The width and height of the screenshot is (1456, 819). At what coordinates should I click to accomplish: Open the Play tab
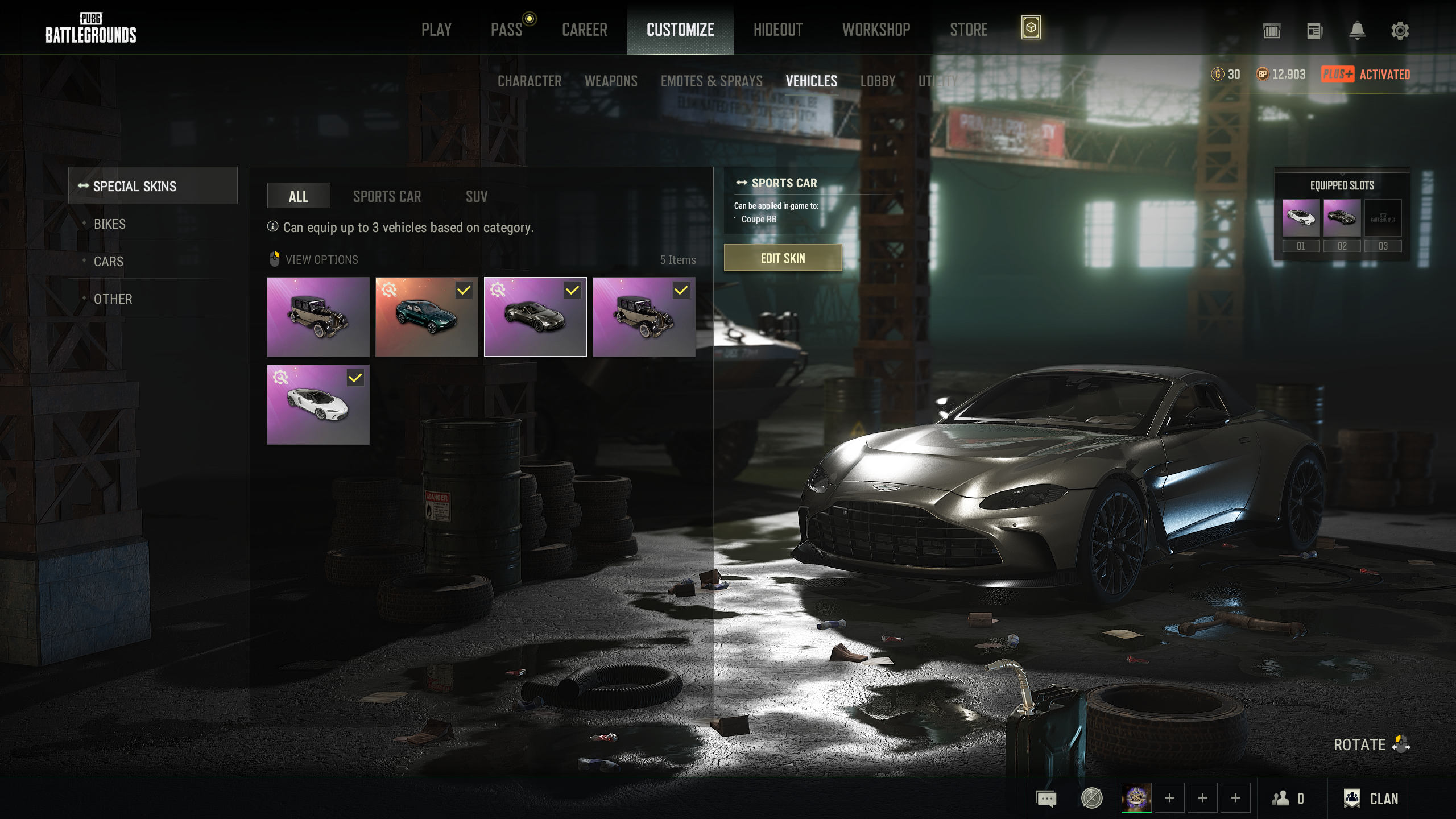pos(436,30)
